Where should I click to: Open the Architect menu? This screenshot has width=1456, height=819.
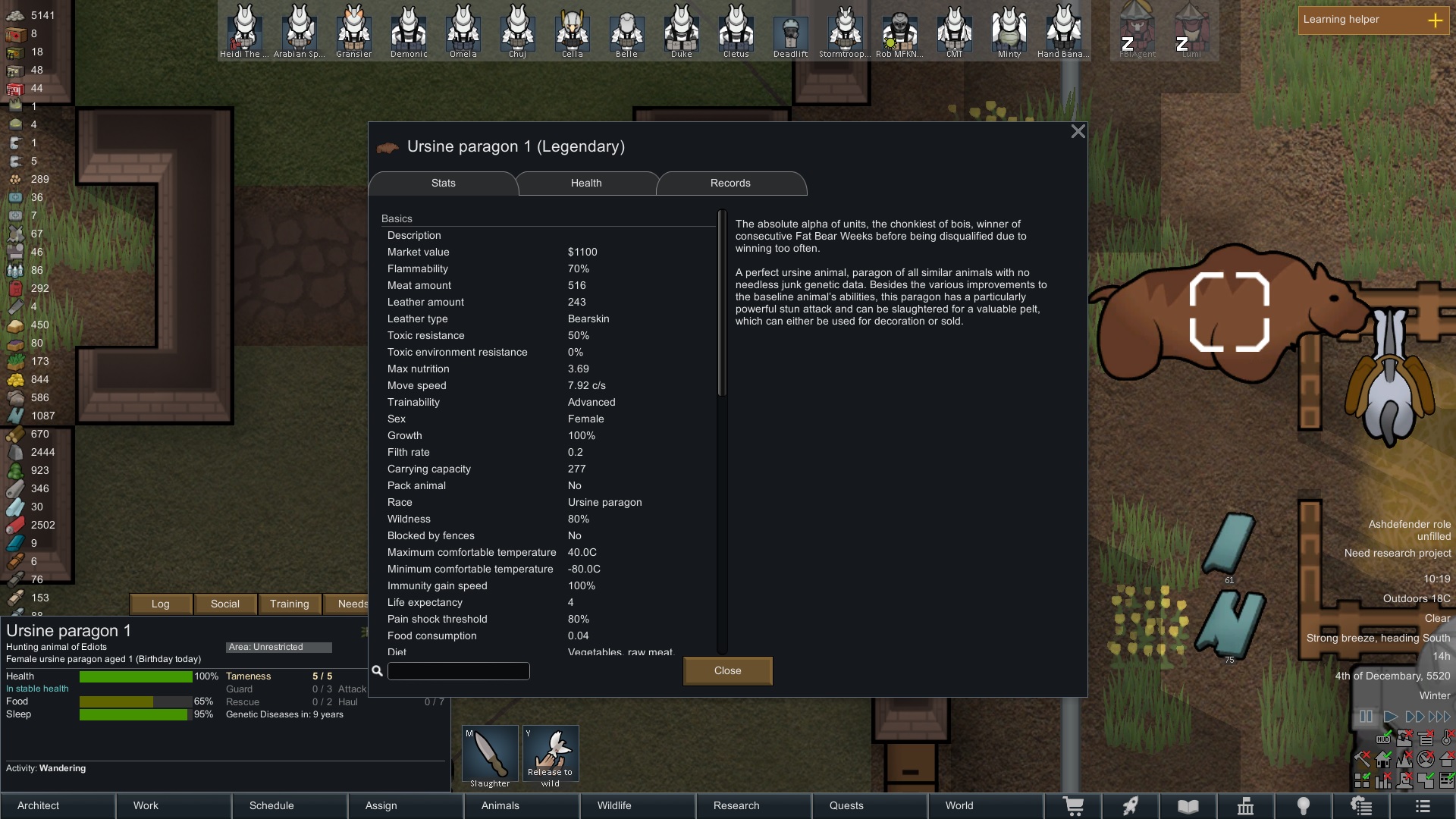tap(37, 805)
